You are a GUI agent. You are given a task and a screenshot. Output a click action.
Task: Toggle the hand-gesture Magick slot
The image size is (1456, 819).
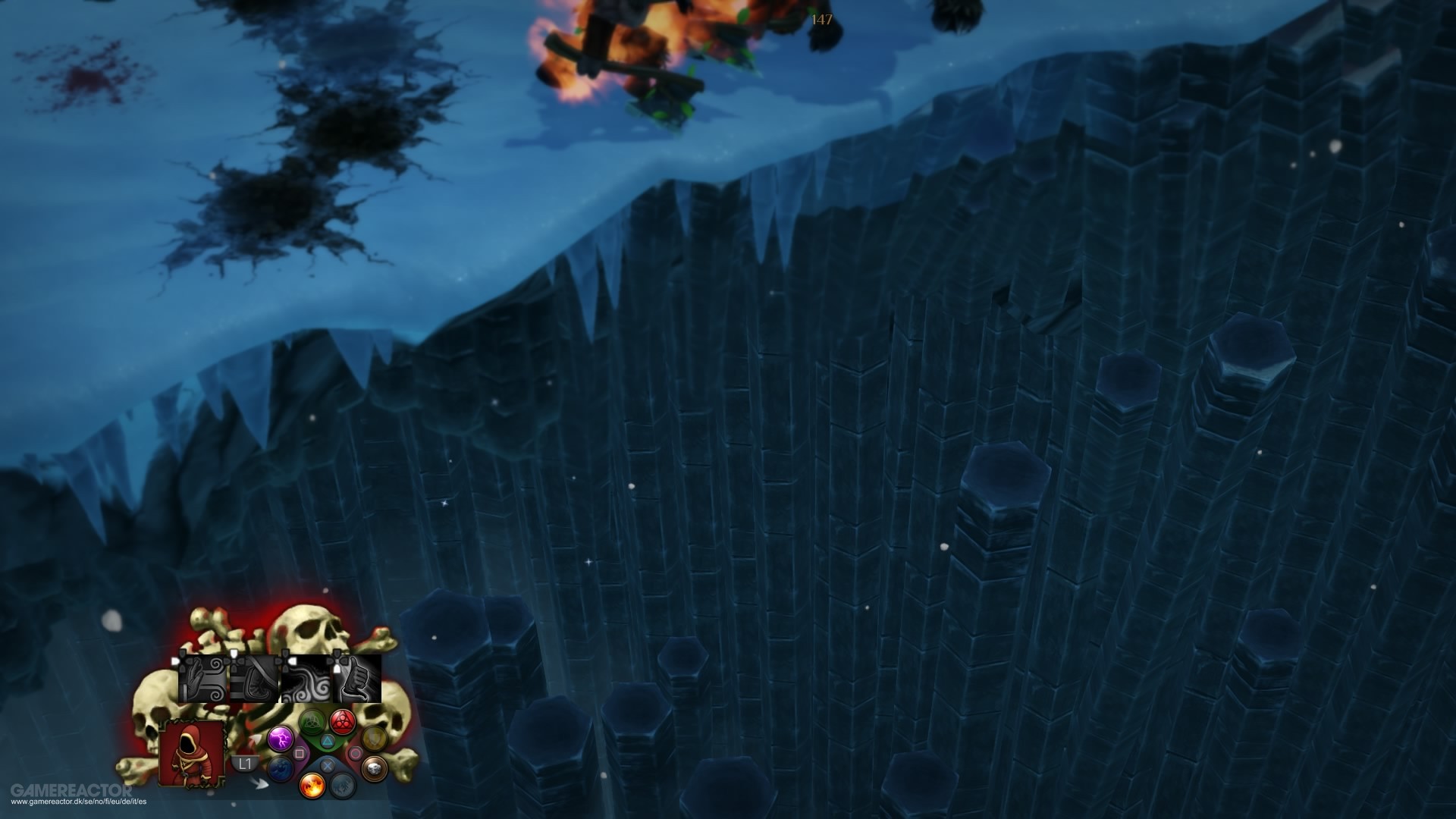203,679
